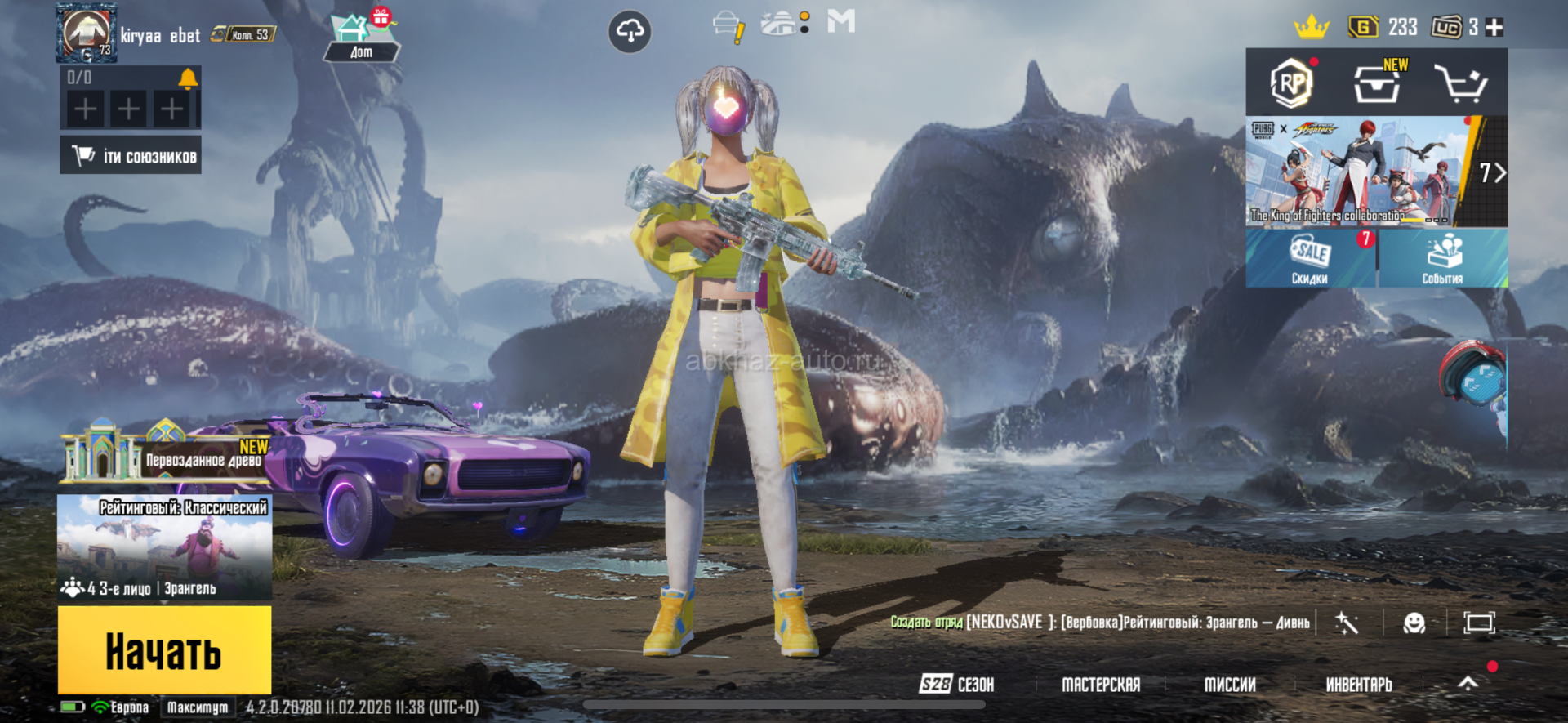Screen dimensions: 1568x723
Task: Open the Royale Pass RP icon
Action: click(1291, 83)
